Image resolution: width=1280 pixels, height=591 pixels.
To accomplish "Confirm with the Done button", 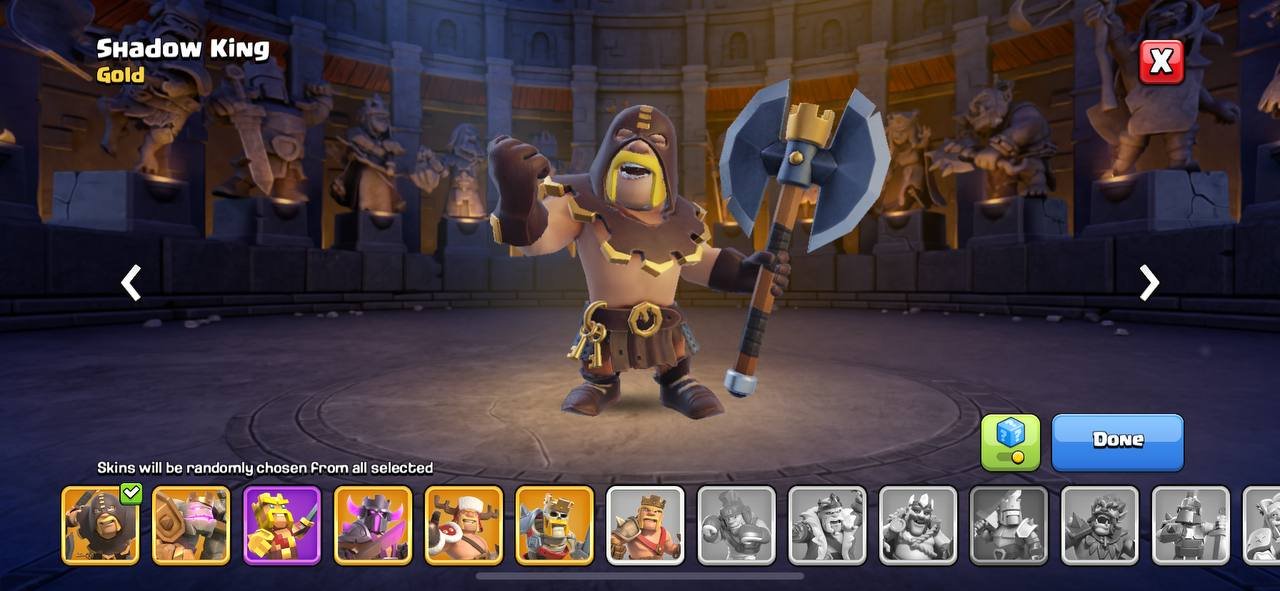I will pos(1117,441).
